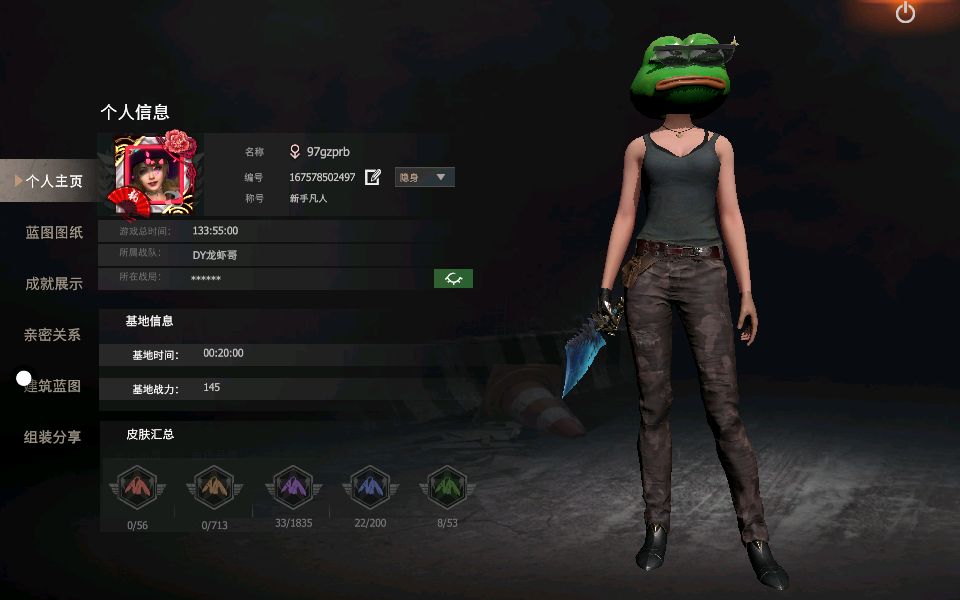Open the 蓝图图纸 tab

pyautogui.click(x=54, y=232)
